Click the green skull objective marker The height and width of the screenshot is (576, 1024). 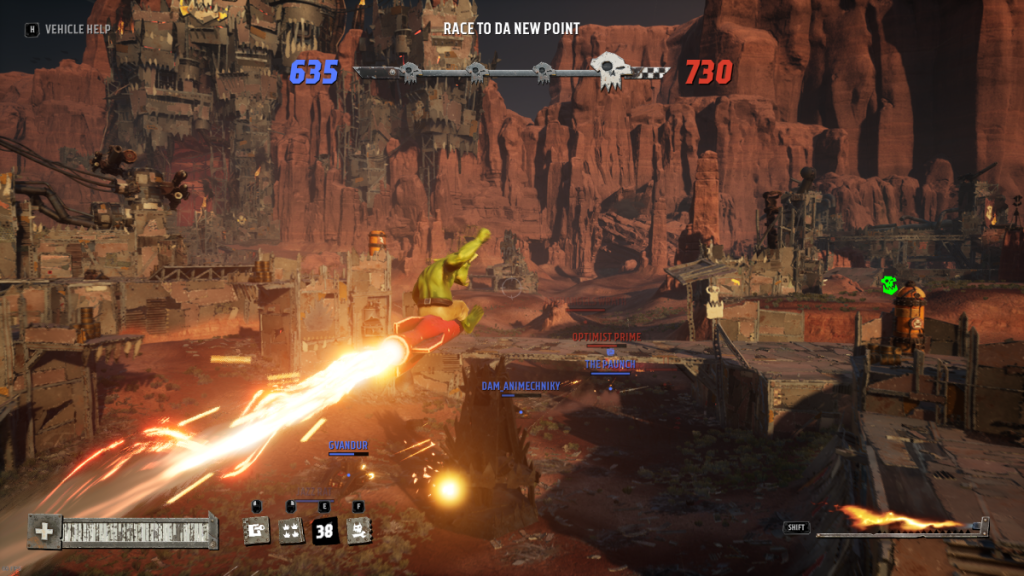[889, 285]
